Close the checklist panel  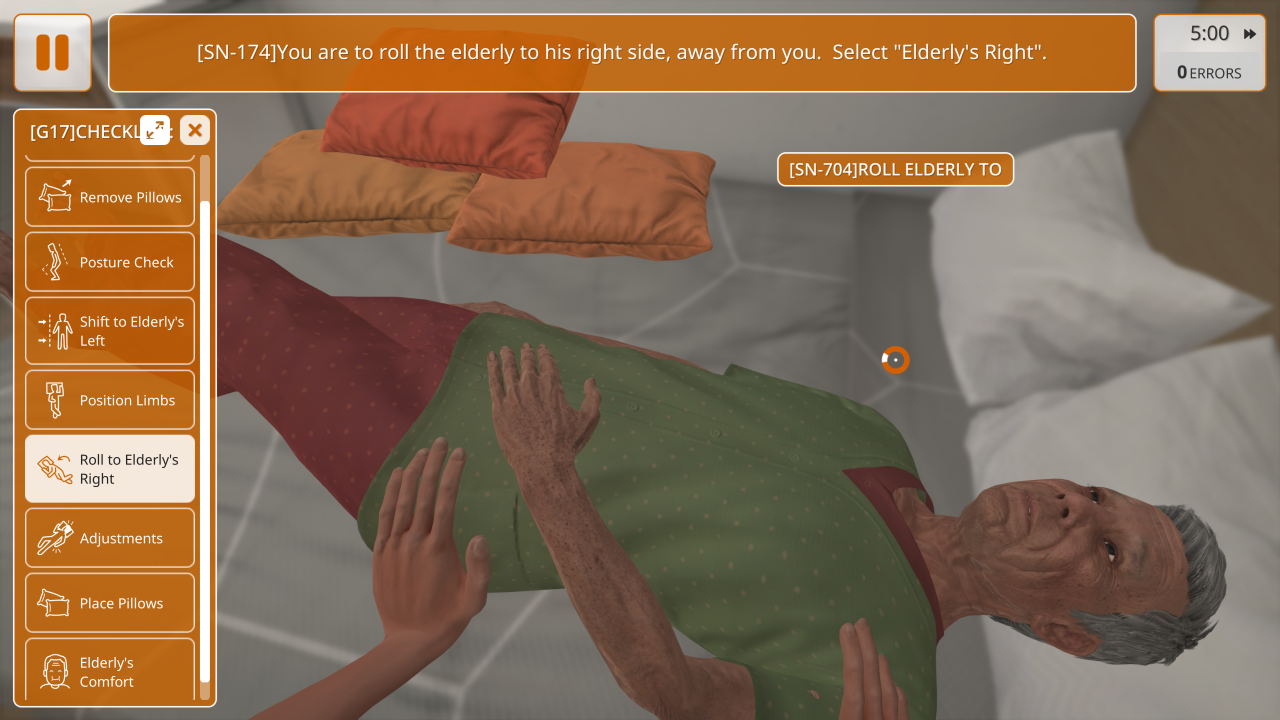tap(195, 130)
